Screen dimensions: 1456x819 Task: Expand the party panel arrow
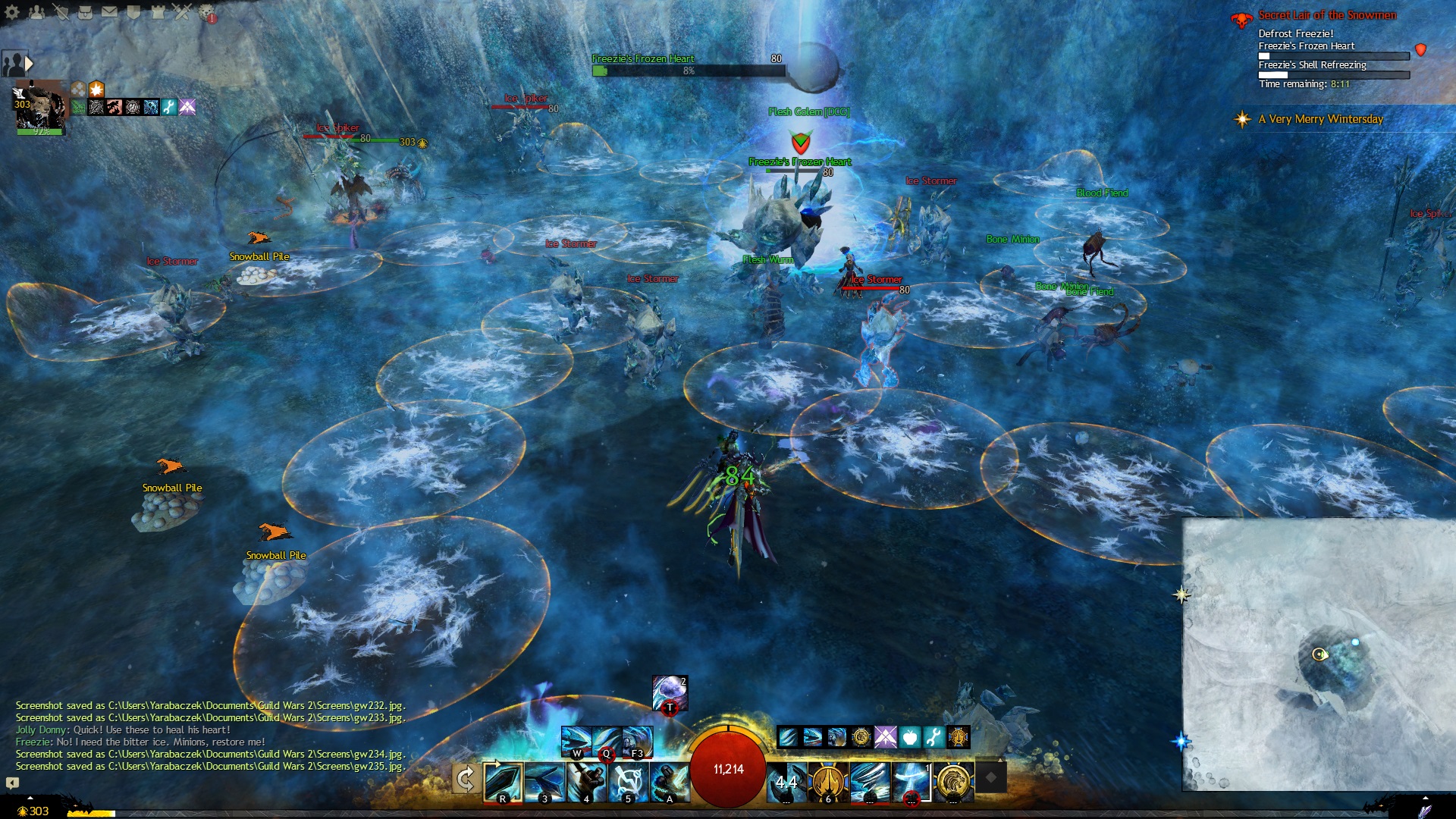[x=29, y=63]
